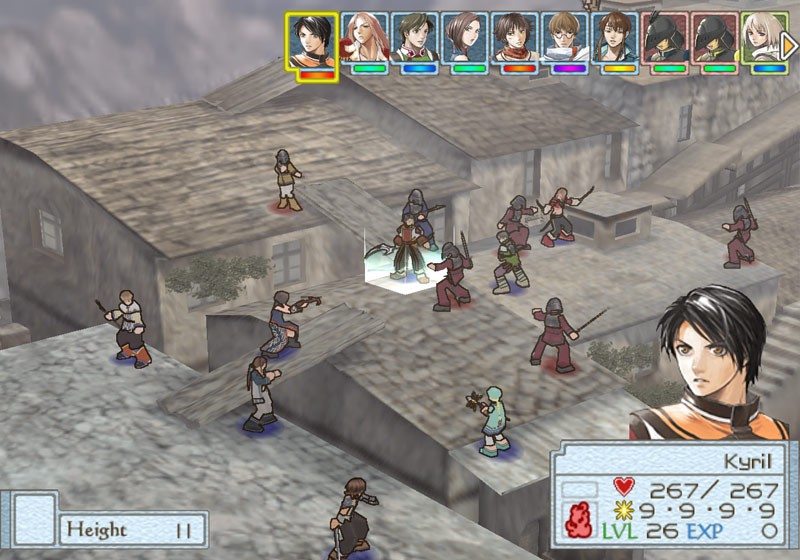Choose the blonde character portrait with green frame
The height and width of the screenshot is (560, 800).
[x=763, y=38]
